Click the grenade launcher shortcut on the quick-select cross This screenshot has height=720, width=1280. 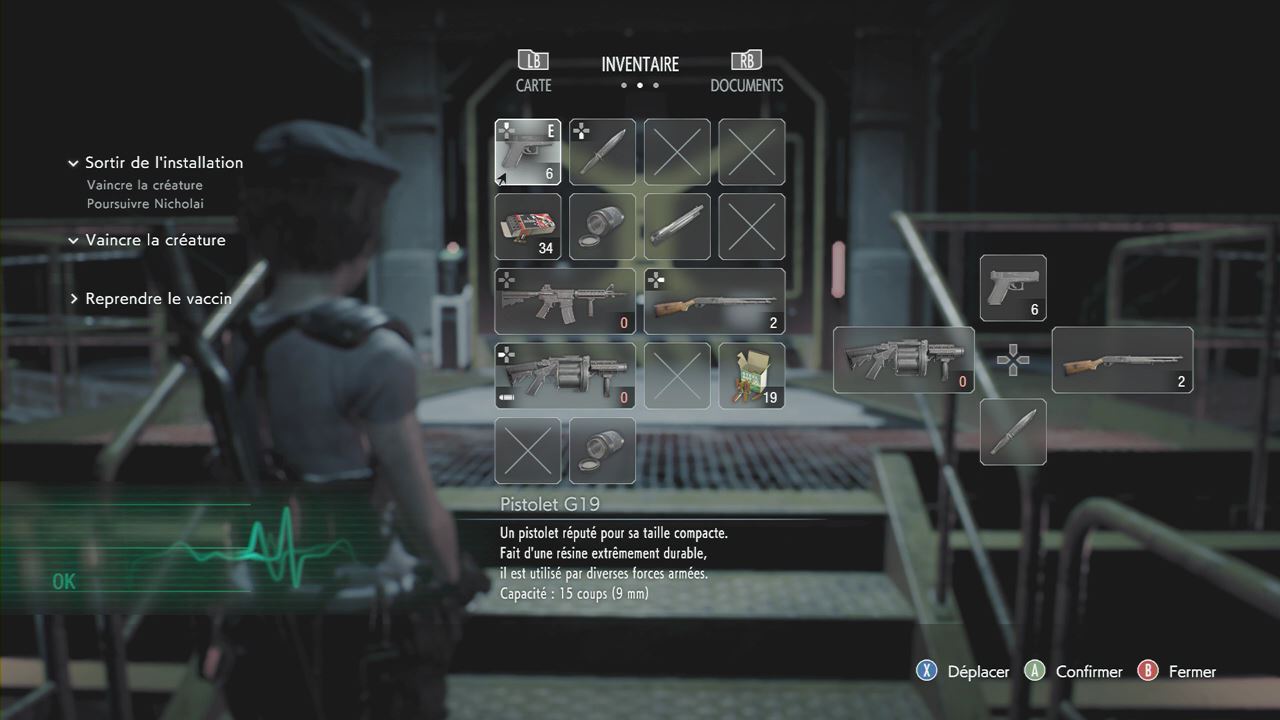point(903,360)
